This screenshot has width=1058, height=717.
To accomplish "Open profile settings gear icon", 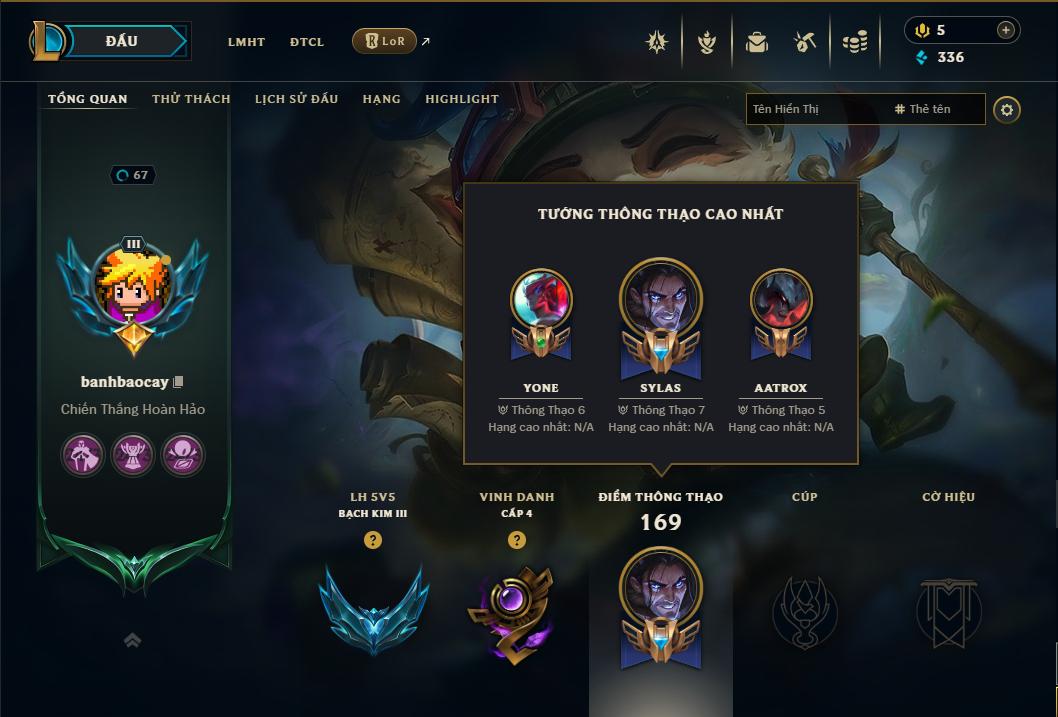I will coord(1007,109).
